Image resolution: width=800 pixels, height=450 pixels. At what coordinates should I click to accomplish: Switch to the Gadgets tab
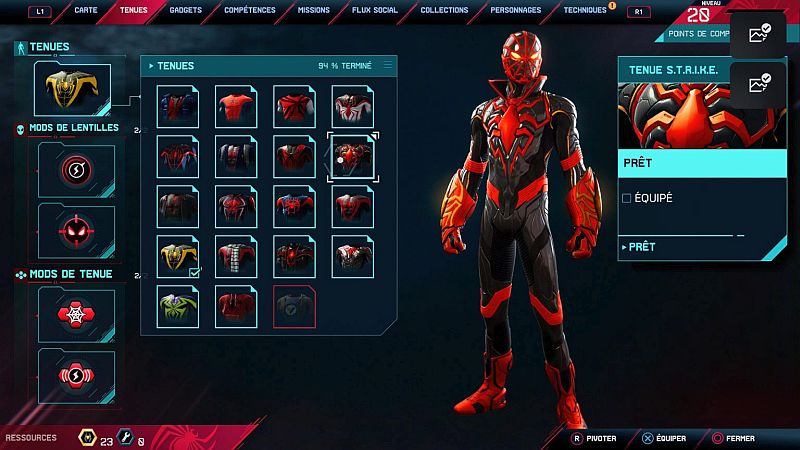point(184,10)
